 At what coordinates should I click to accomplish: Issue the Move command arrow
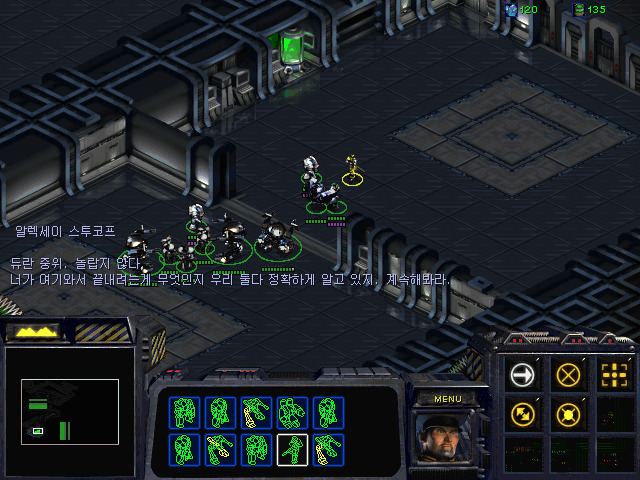[x=523, y=375]
